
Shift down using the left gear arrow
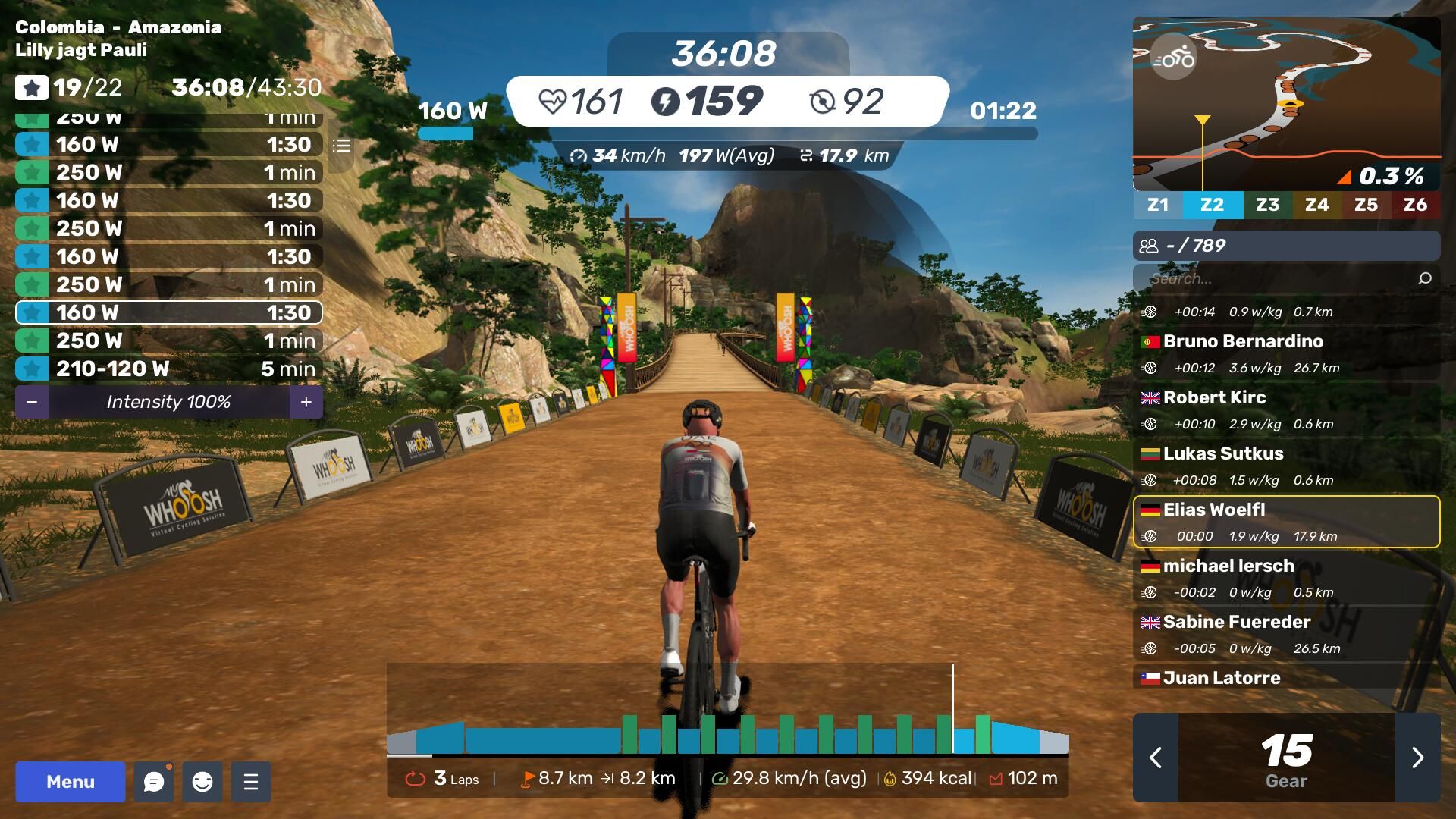(x=1156, y=758)
